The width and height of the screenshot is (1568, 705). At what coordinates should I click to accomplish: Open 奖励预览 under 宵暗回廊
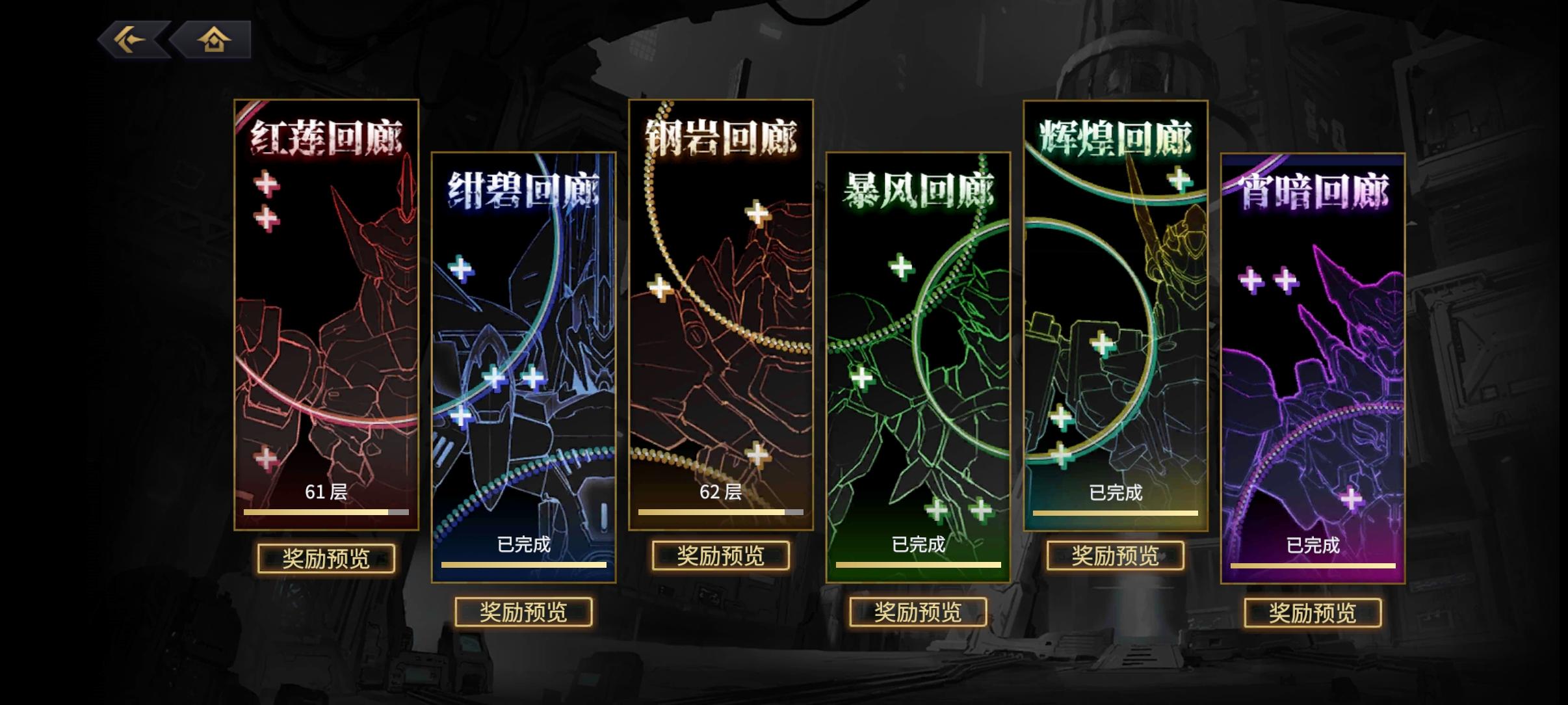tap(1312, 612)
